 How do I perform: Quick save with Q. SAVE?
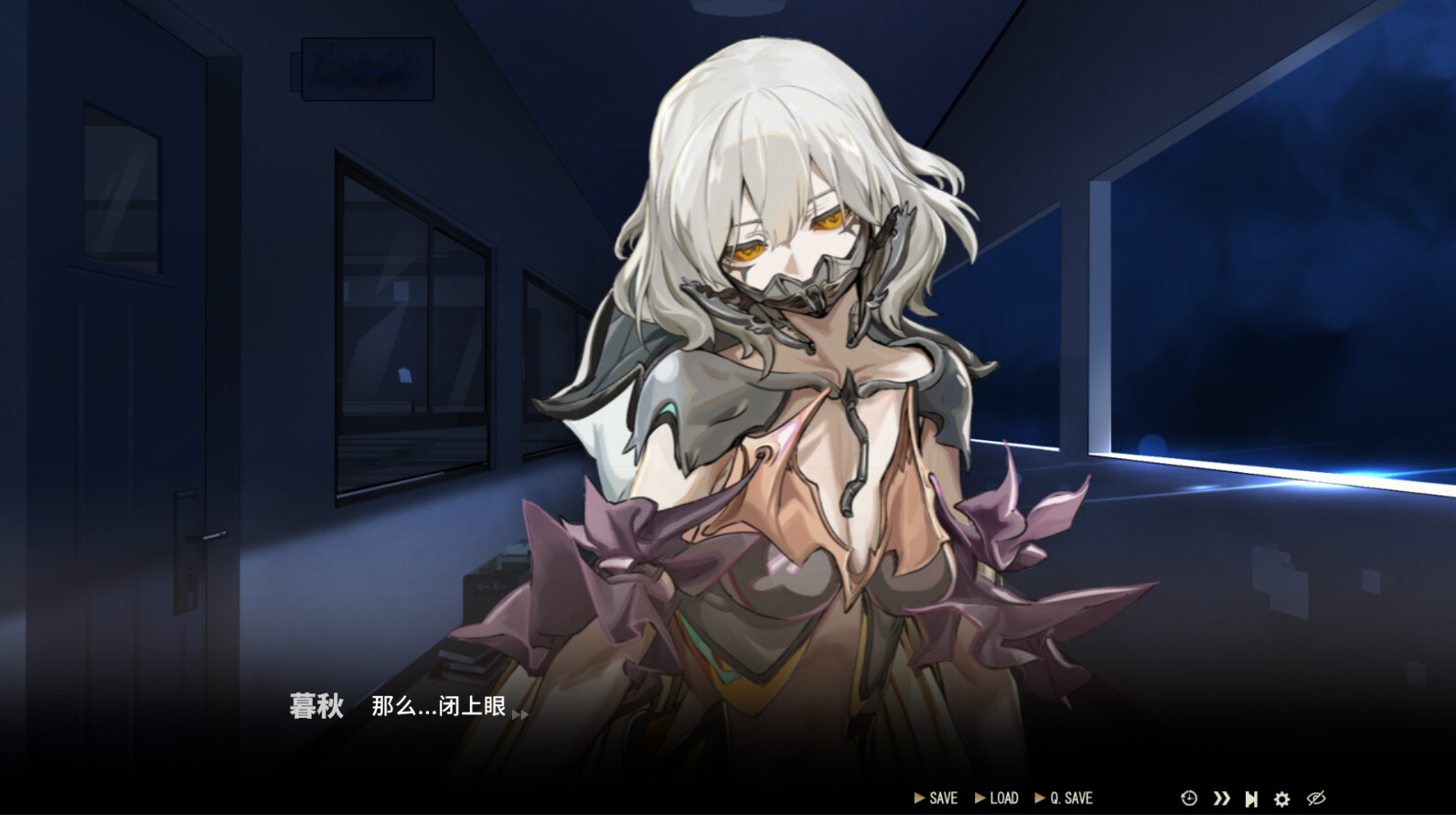(1064, 799)
